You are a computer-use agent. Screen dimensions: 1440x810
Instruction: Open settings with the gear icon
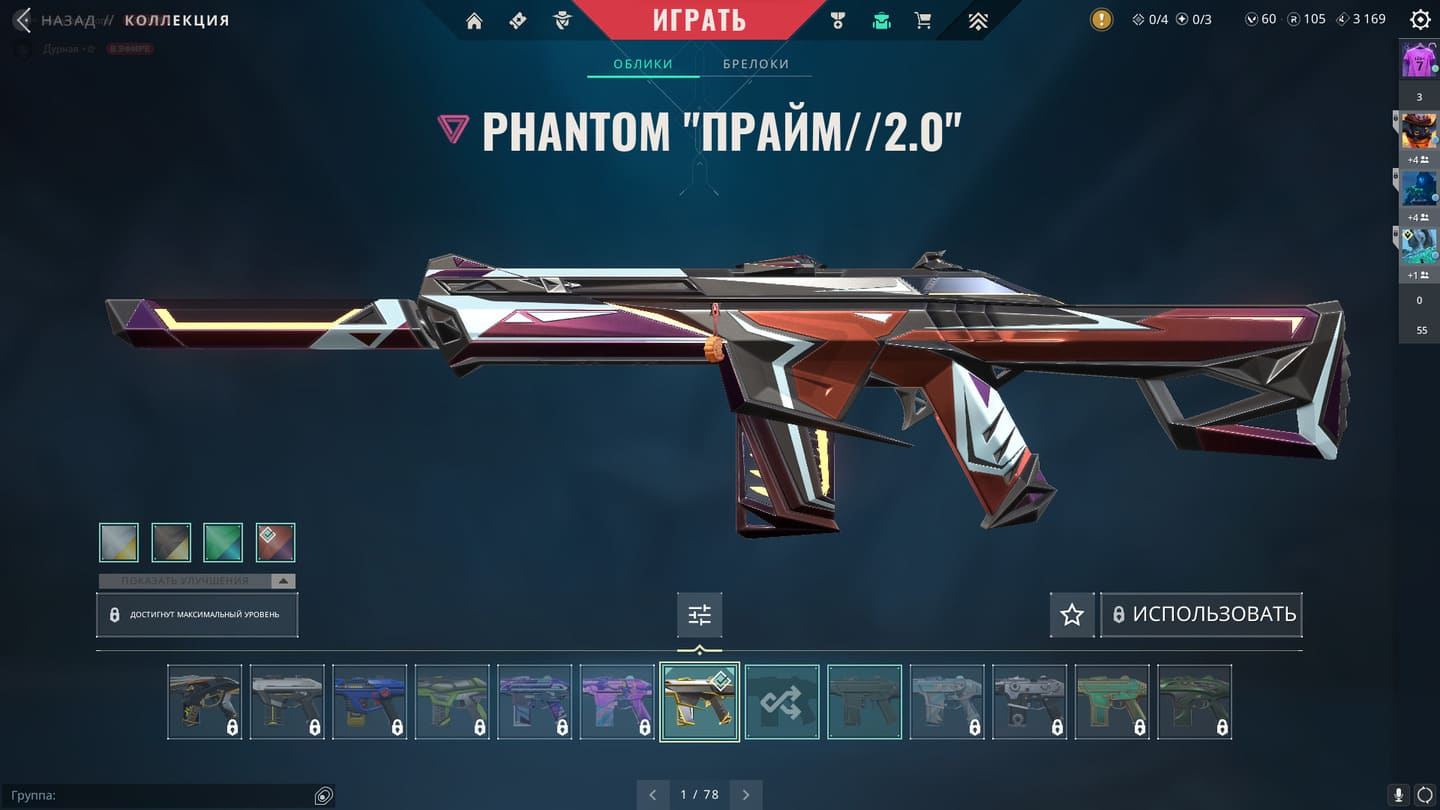tap(1419, 20)
